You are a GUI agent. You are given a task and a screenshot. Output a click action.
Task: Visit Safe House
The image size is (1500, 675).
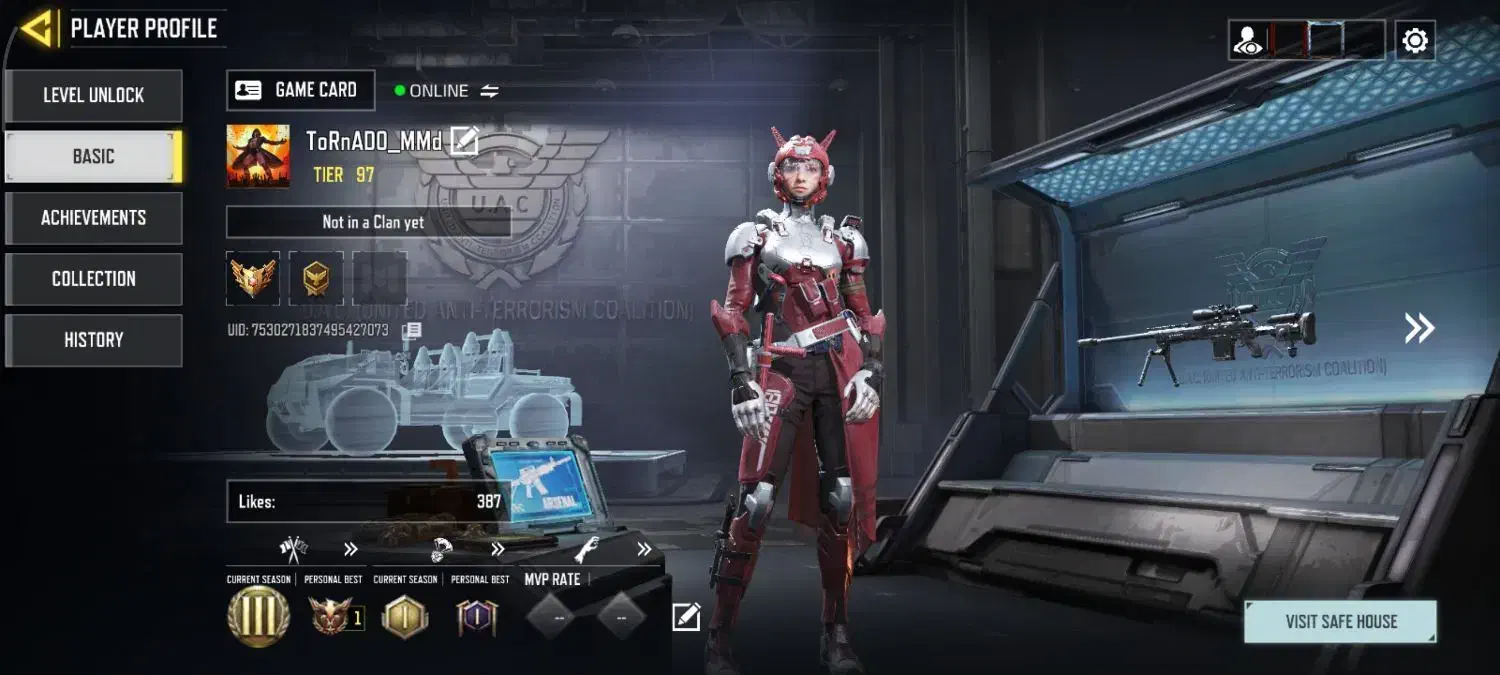click(1340, 621)
